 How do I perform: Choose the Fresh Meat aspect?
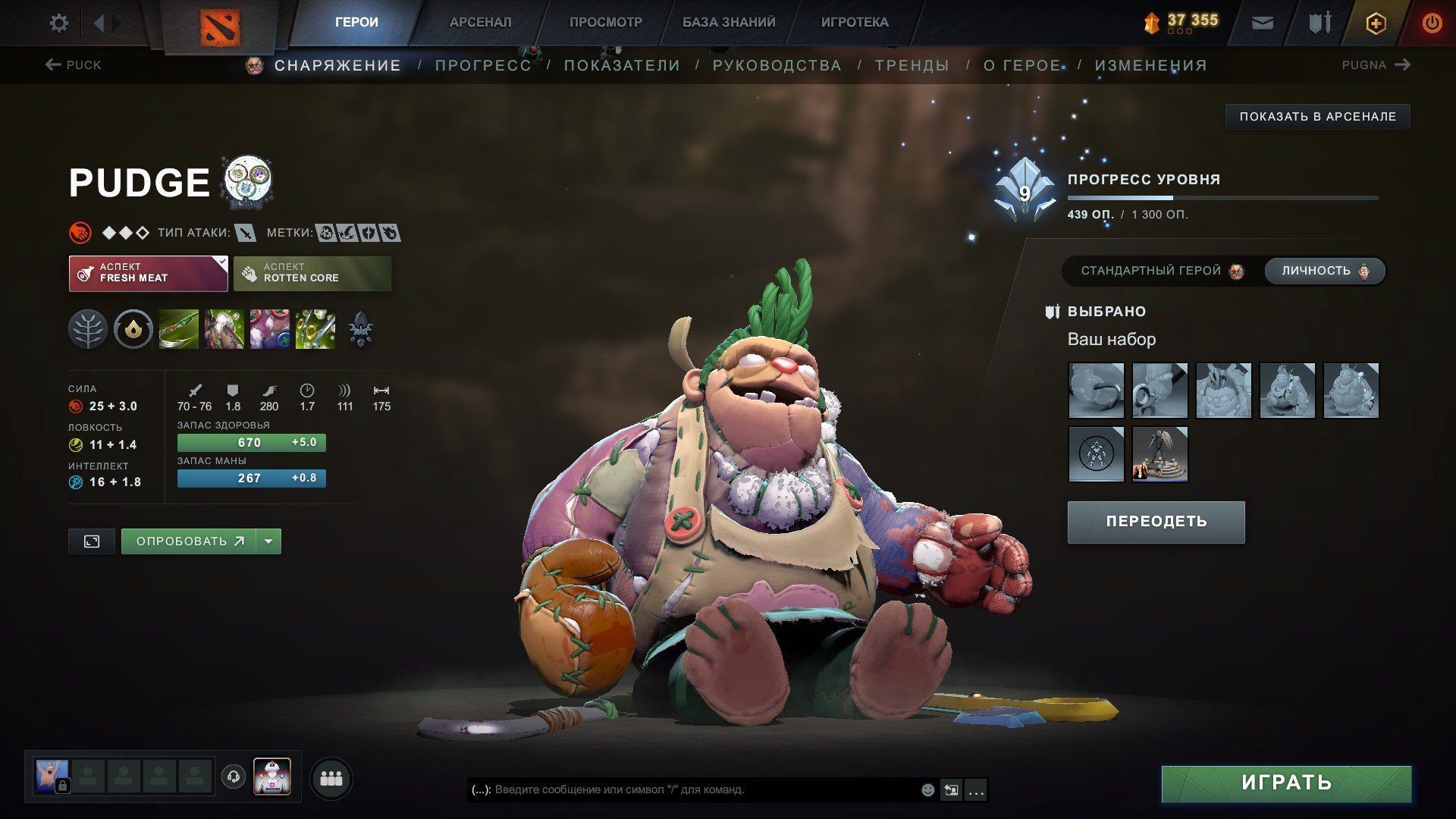point(148,273)
